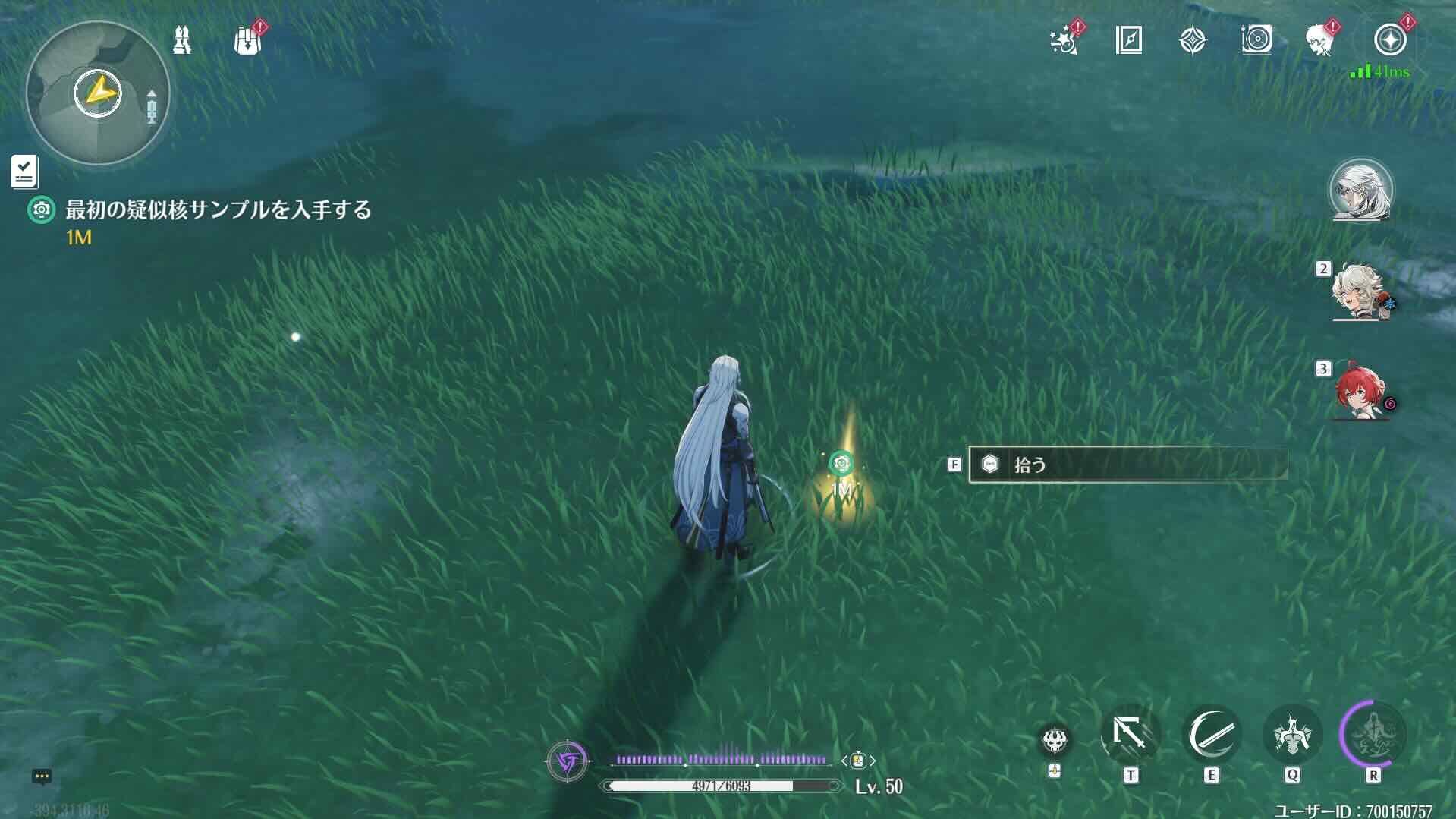Open the events activity menu
This screenshot has width=1456, height=819.
point(1064,42)
